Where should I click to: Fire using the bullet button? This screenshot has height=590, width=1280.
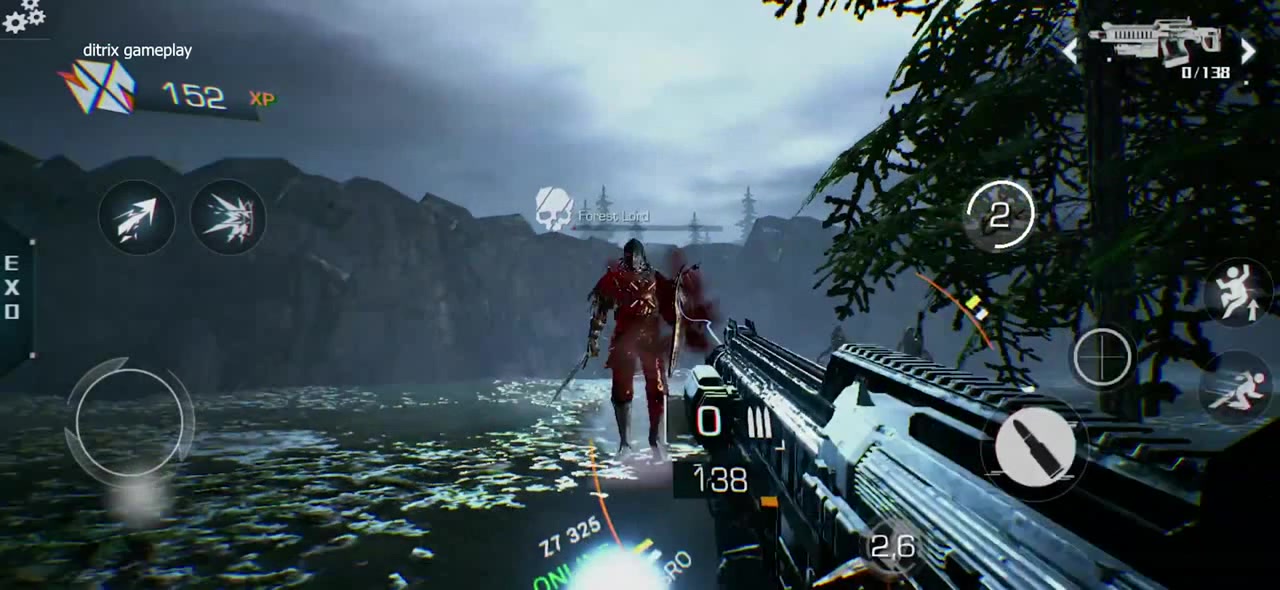click(1036, 445)
